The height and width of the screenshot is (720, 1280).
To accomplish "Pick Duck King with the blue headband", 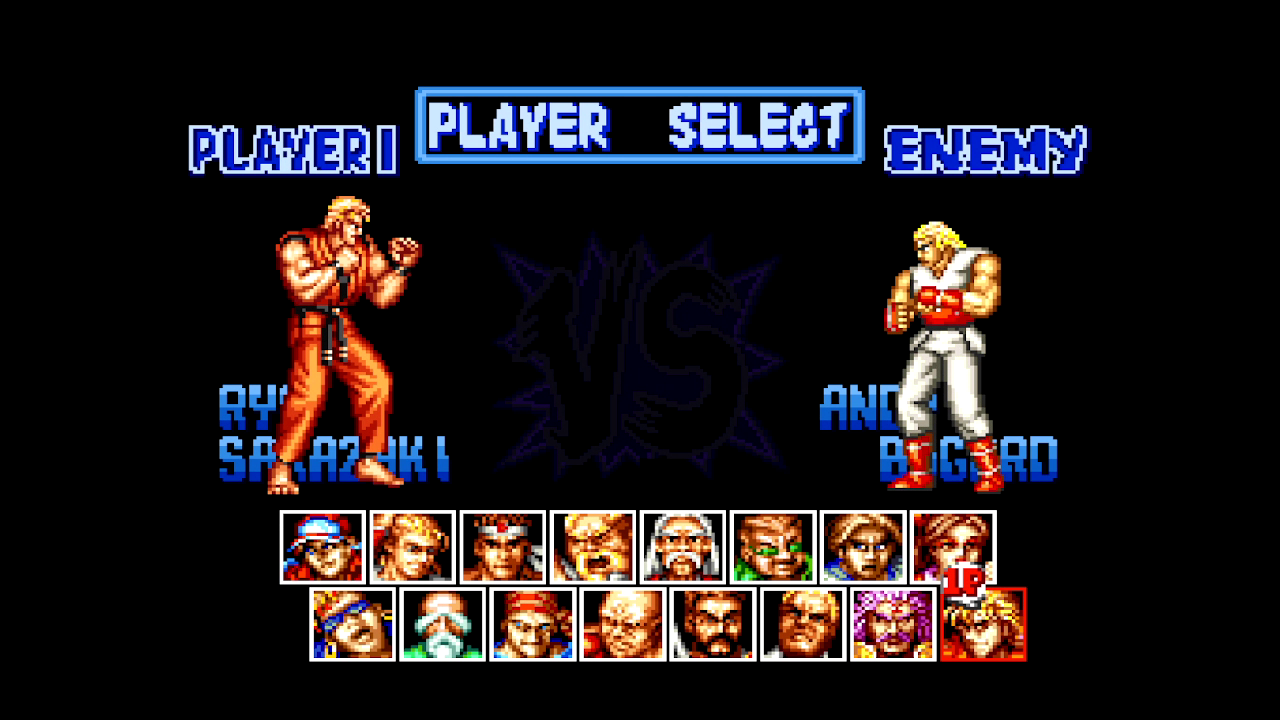I will (x=352, y=624).
